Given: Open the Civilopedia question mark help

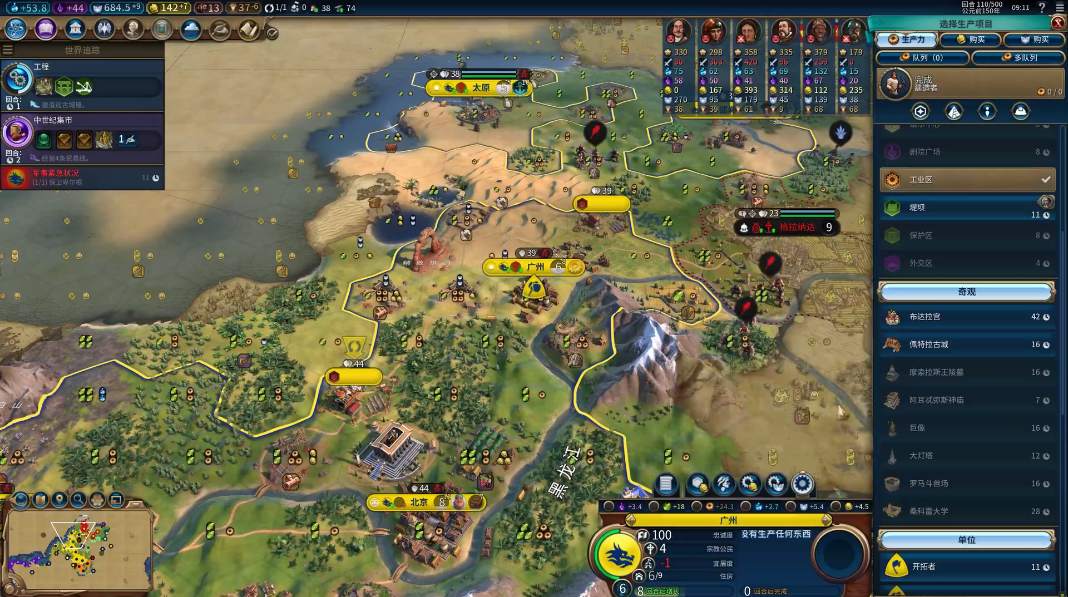Looking at the screenshot, I should pos(1042,7).
